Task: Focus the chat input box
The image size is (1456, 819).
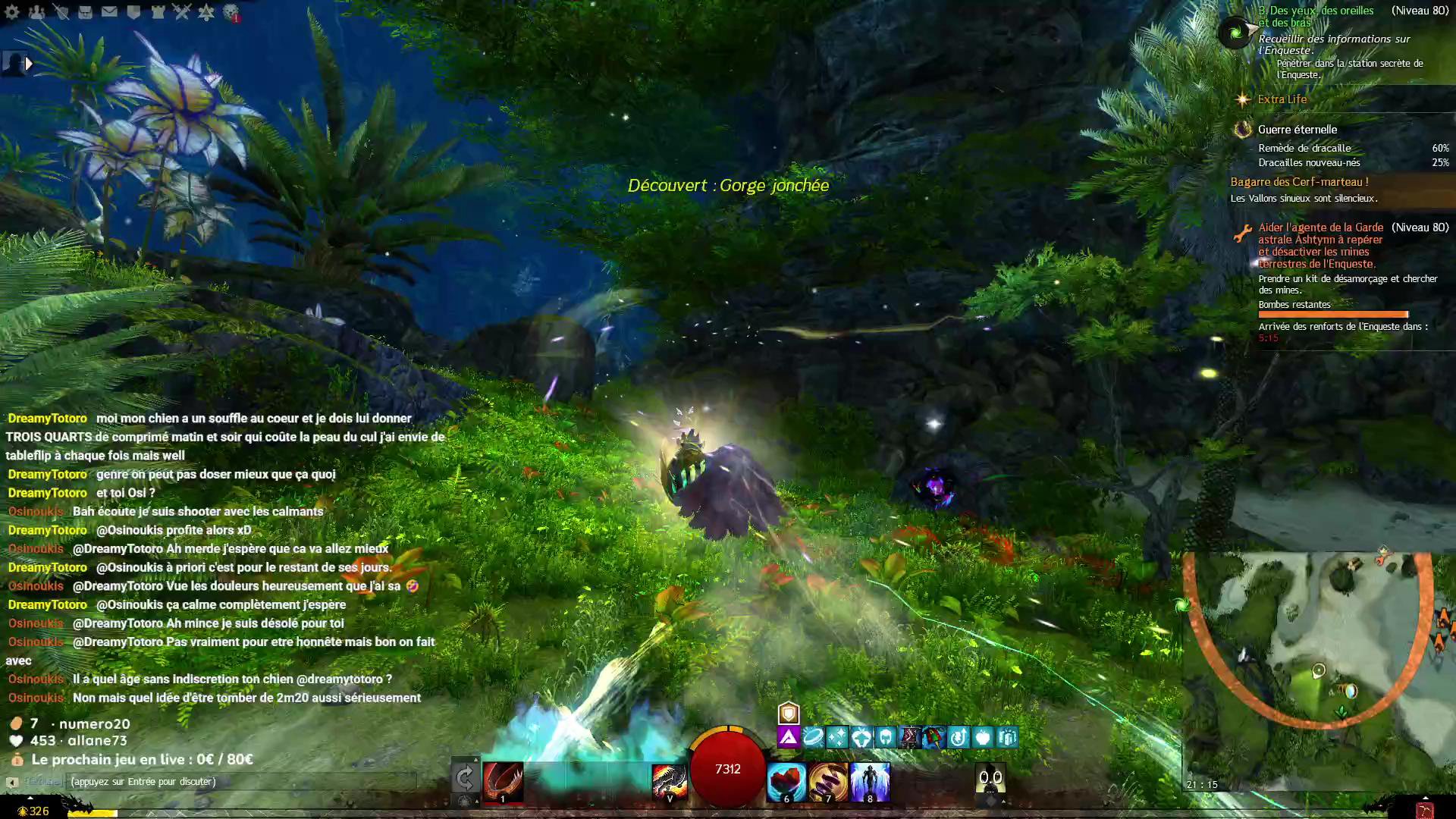Action: coord(239,781)
